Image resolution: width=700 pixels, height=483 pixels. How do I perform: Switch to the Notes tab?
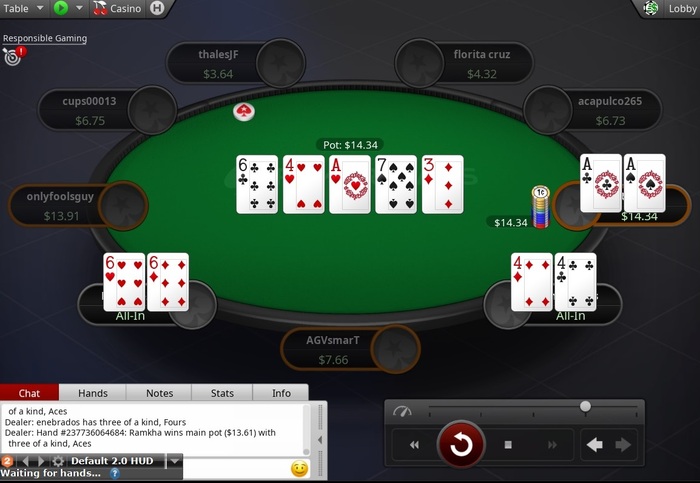tap(159, 393)
